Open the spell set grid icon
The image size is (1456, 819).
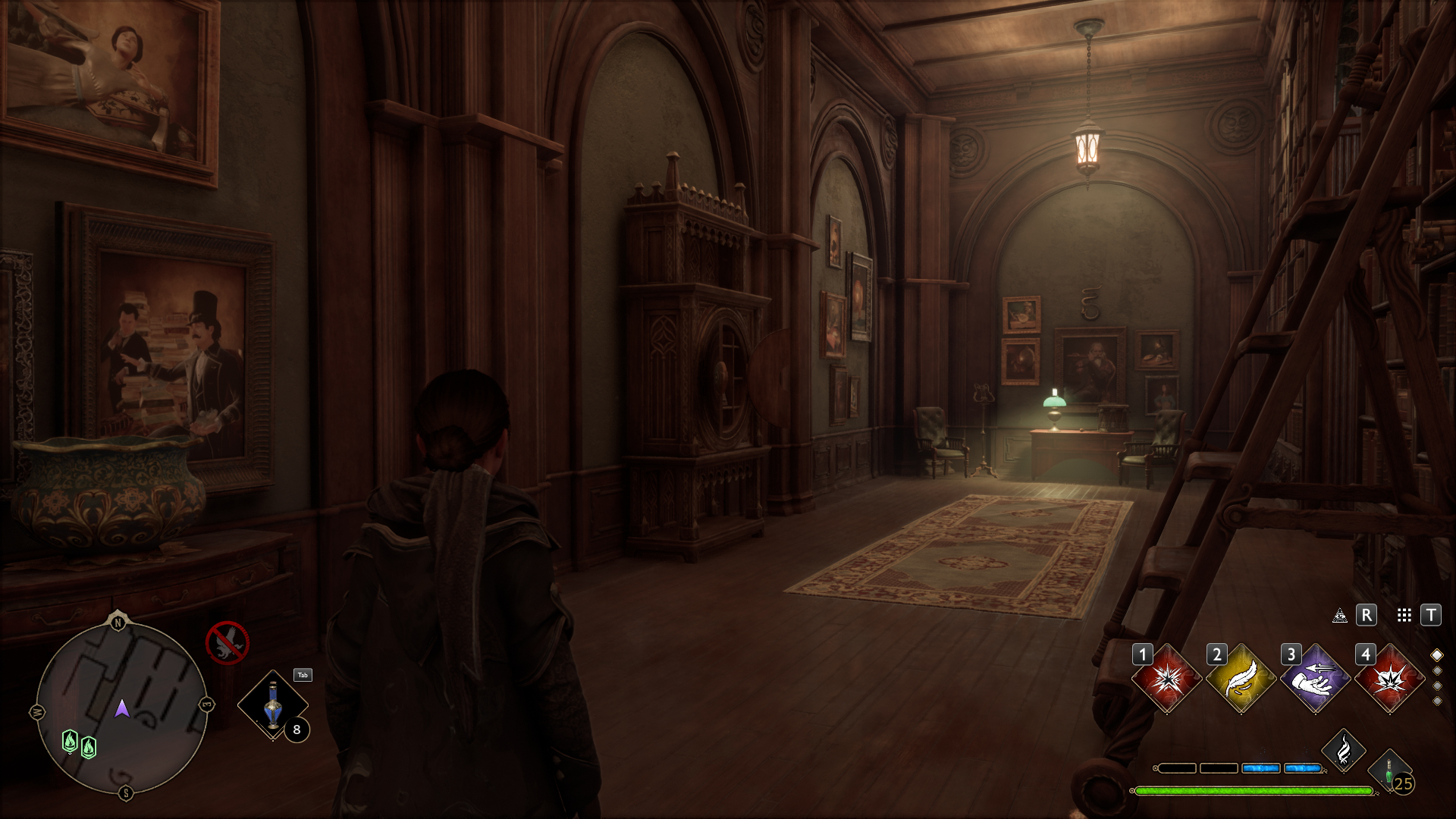pos(1404,616)
